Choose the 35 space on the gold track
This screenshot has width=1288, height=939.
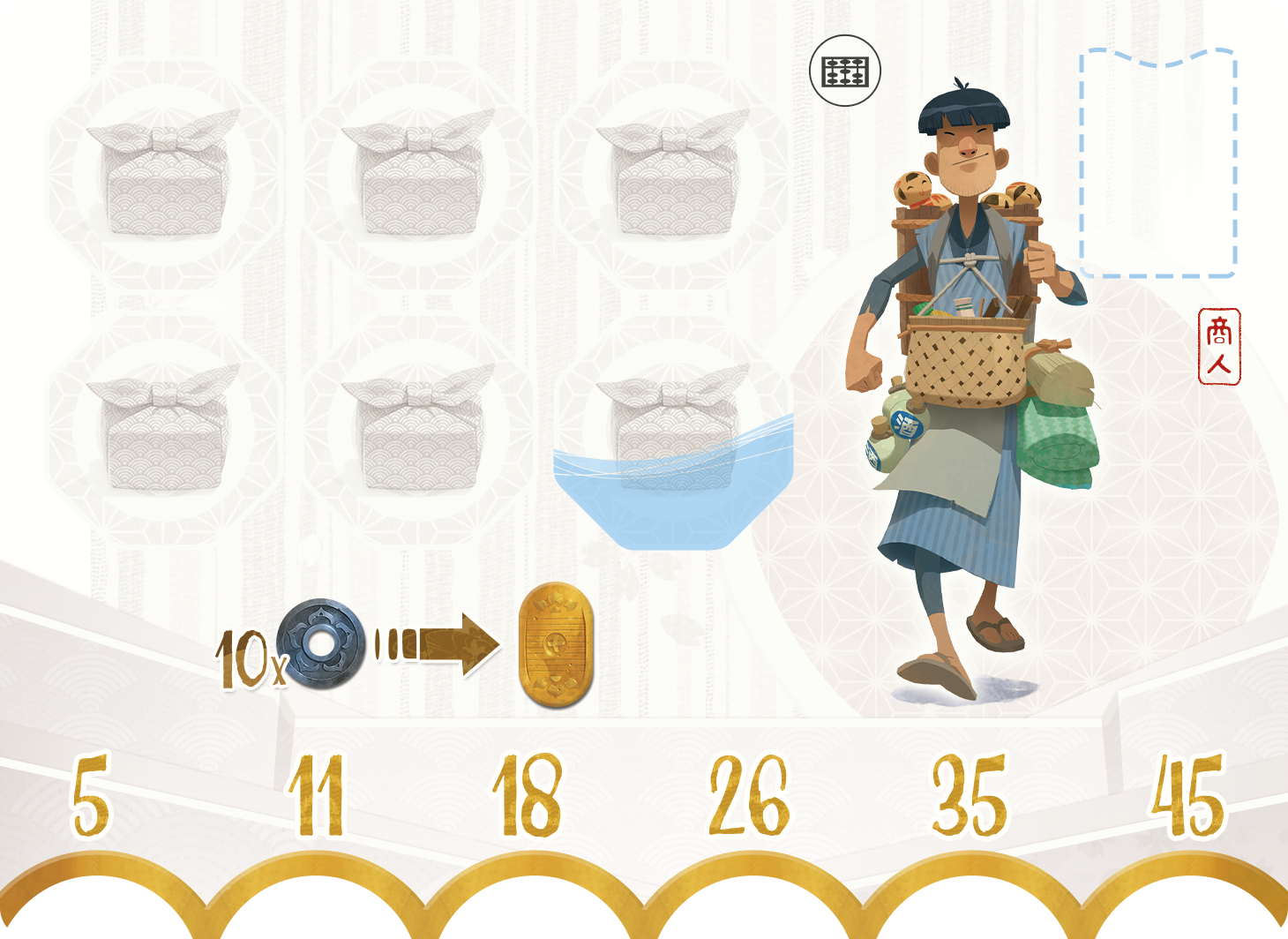point(970,794)
